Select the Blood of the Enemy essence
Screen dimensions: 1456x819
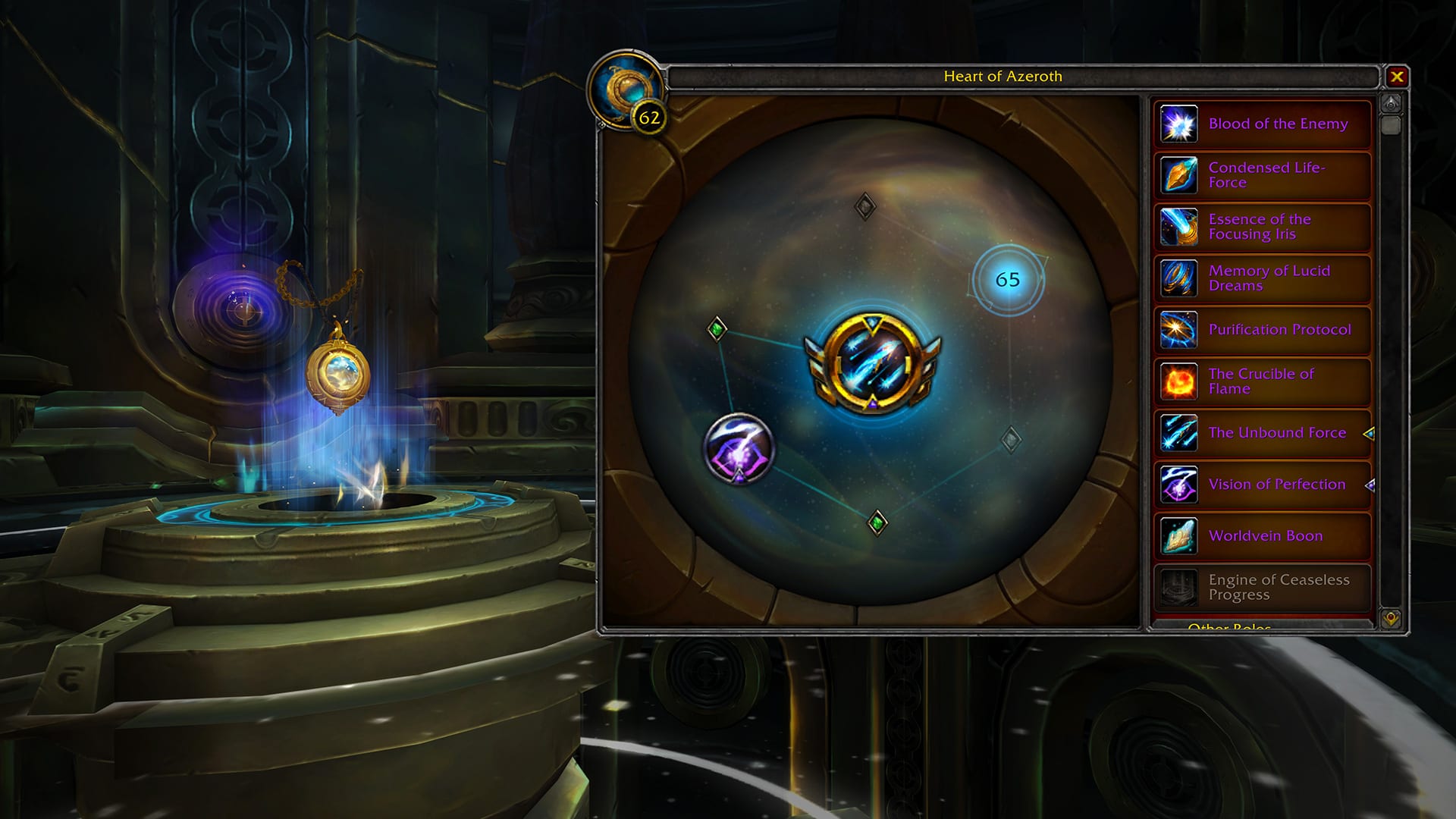[x=1263, y=124]
